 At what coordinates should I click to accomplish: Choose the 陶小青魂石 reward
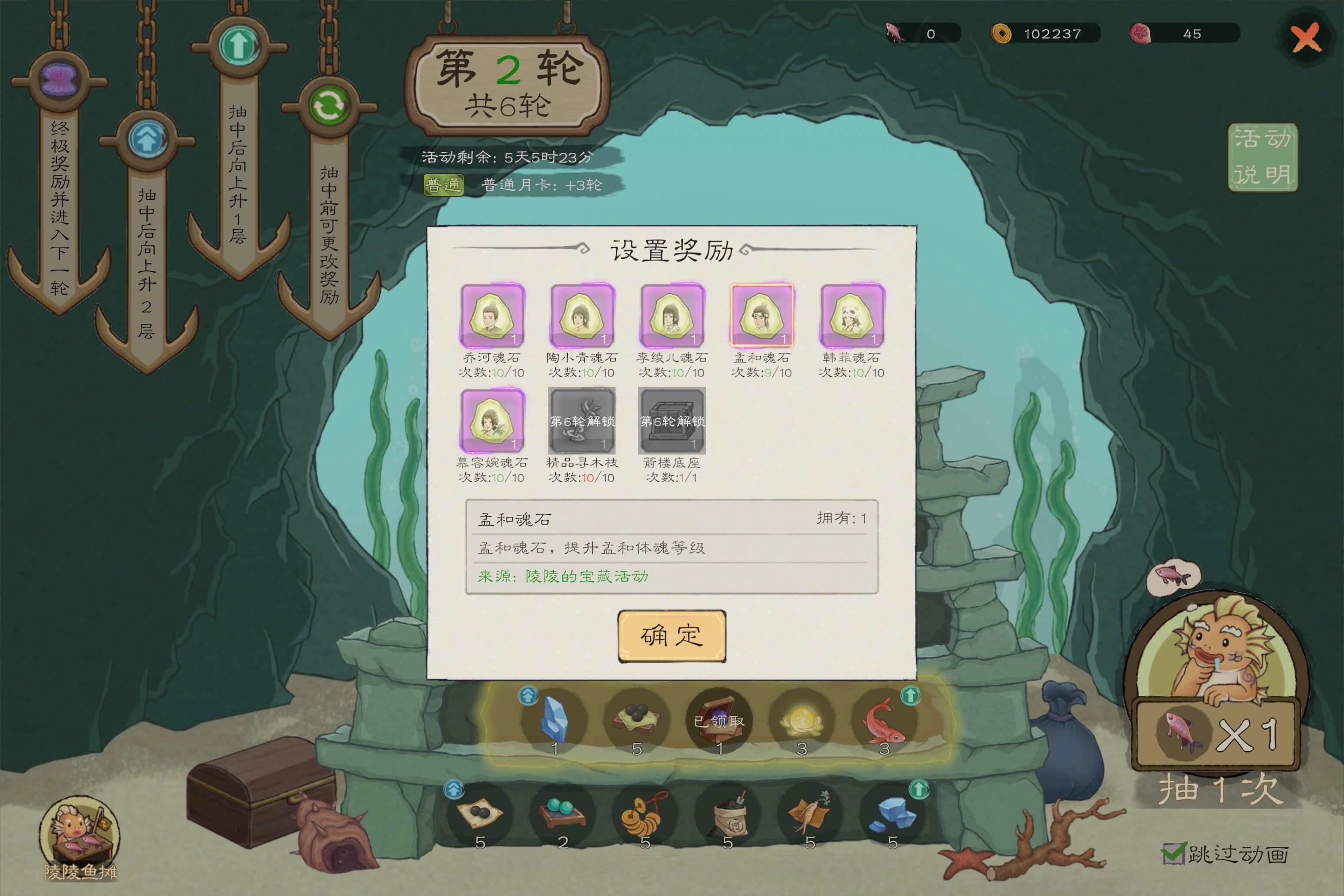pos(582,316)
